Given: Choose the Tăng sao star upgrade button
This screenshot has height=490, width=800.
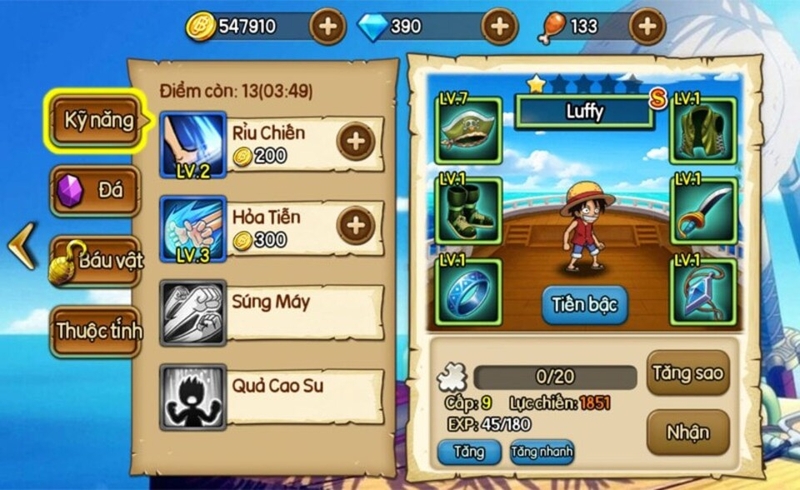Looking at the screenshot, I should click(x=688, y=372).
